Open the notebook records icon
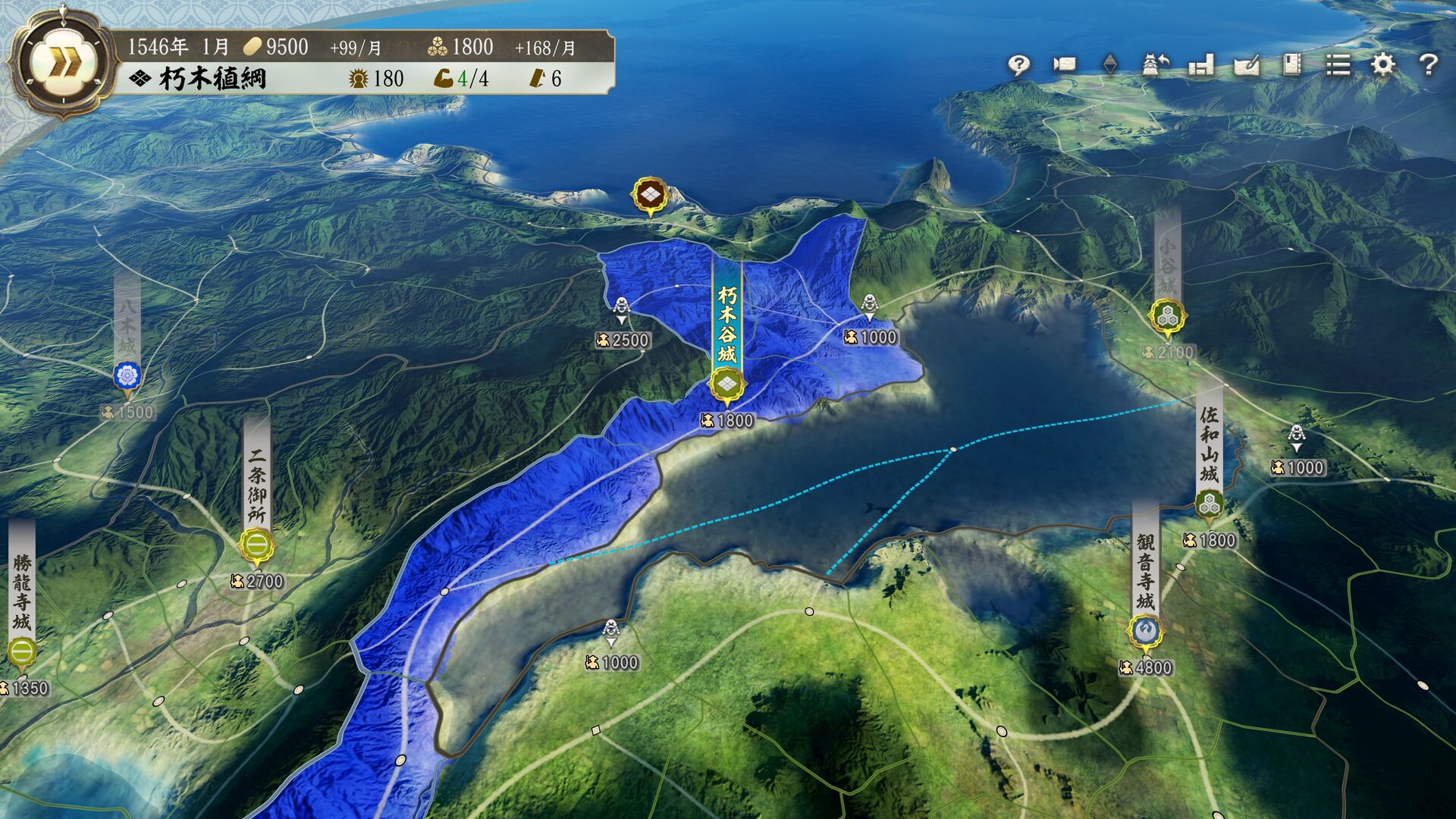This screenshot has height=819, width=1456. coord(1292,64)
